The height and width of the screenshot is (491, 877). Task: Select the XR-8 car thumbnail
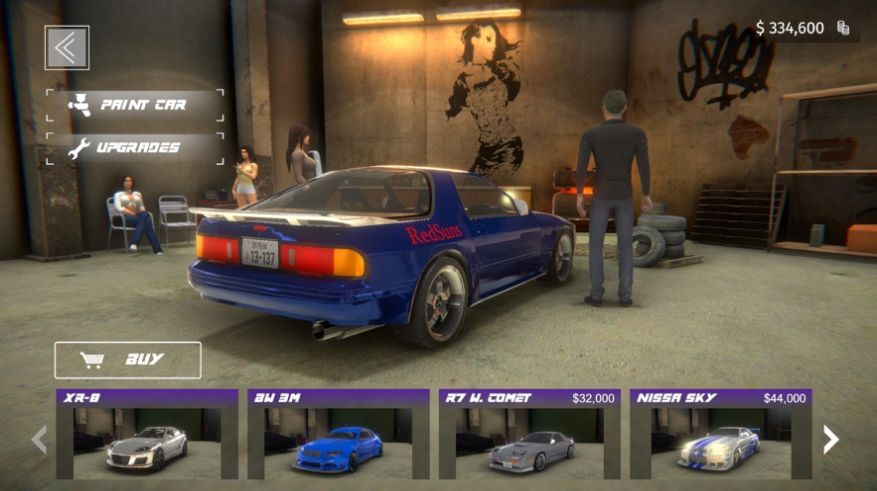click(147, 435)
